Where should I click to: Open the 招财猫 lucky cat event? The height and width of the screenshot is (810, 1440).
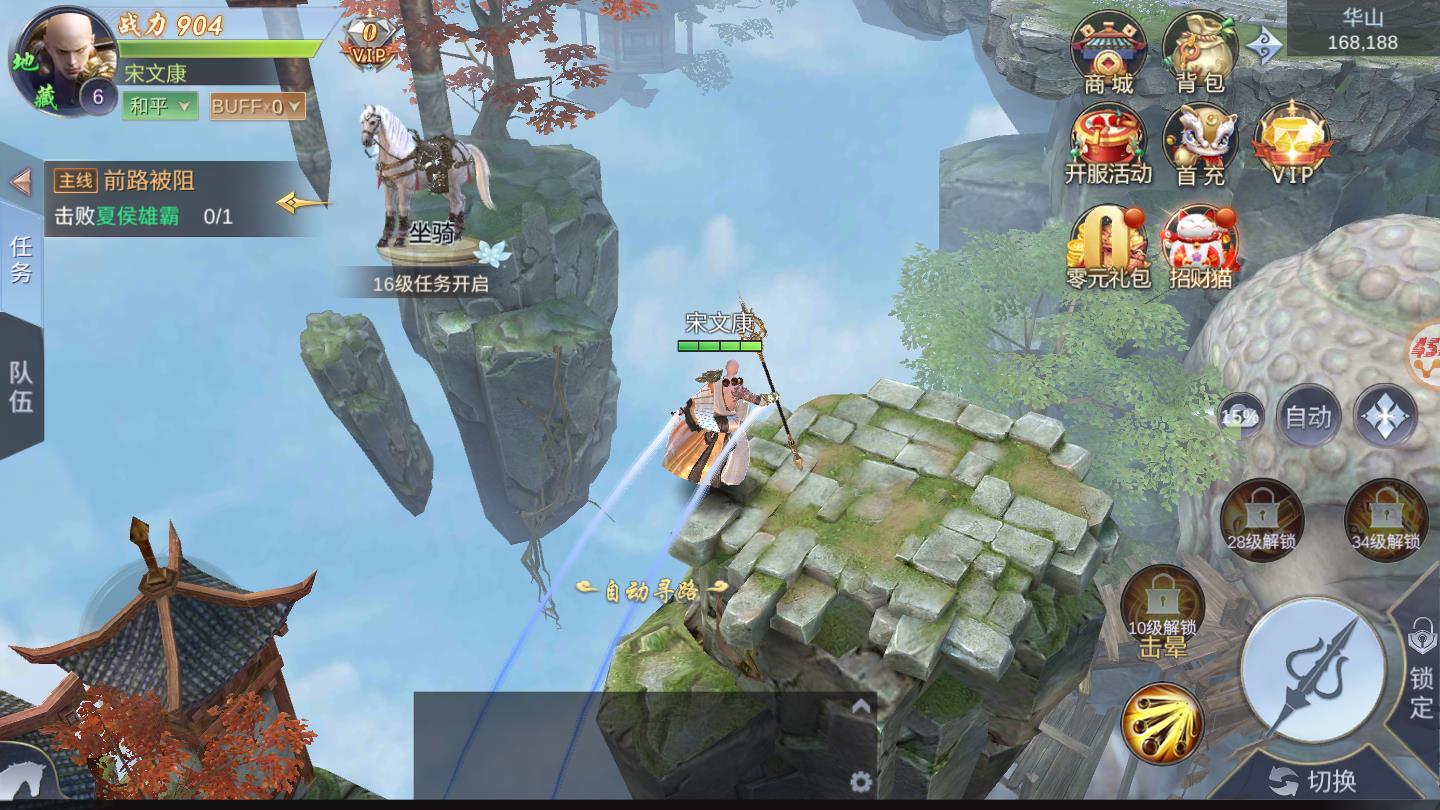point(1200,245)
